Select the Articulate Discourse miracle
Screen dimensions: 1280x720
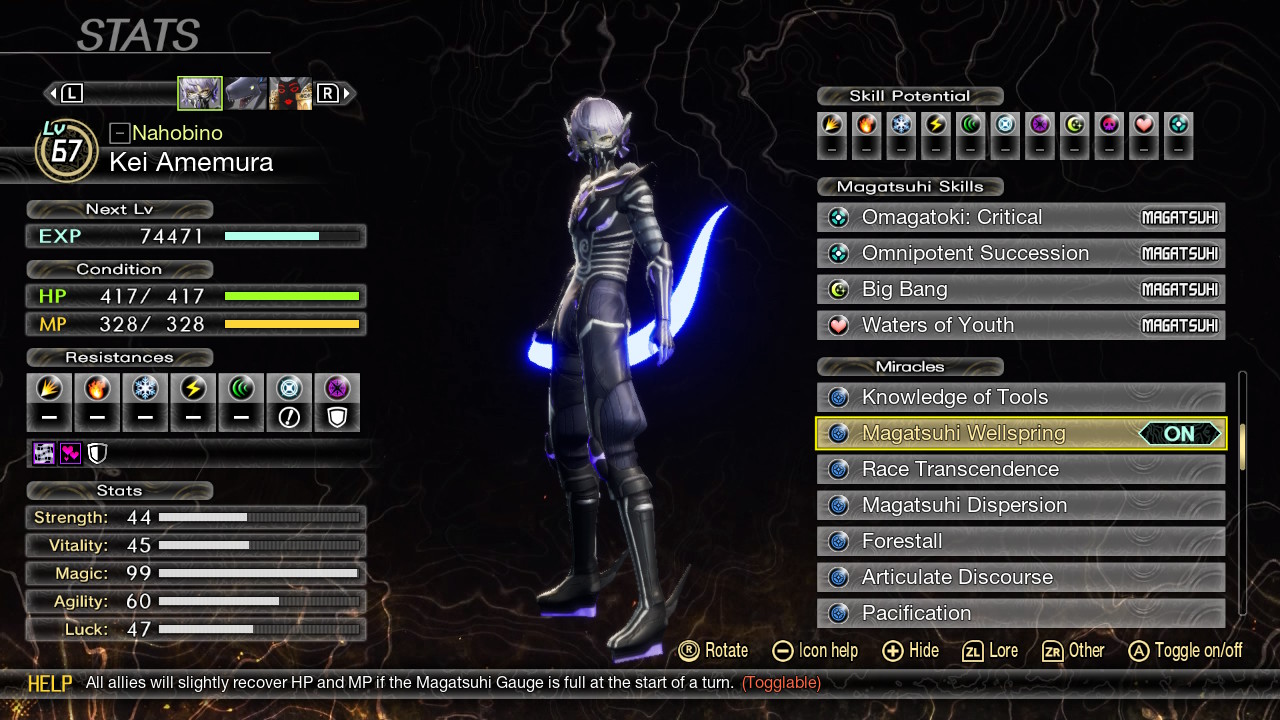[x=1020, y=577]
